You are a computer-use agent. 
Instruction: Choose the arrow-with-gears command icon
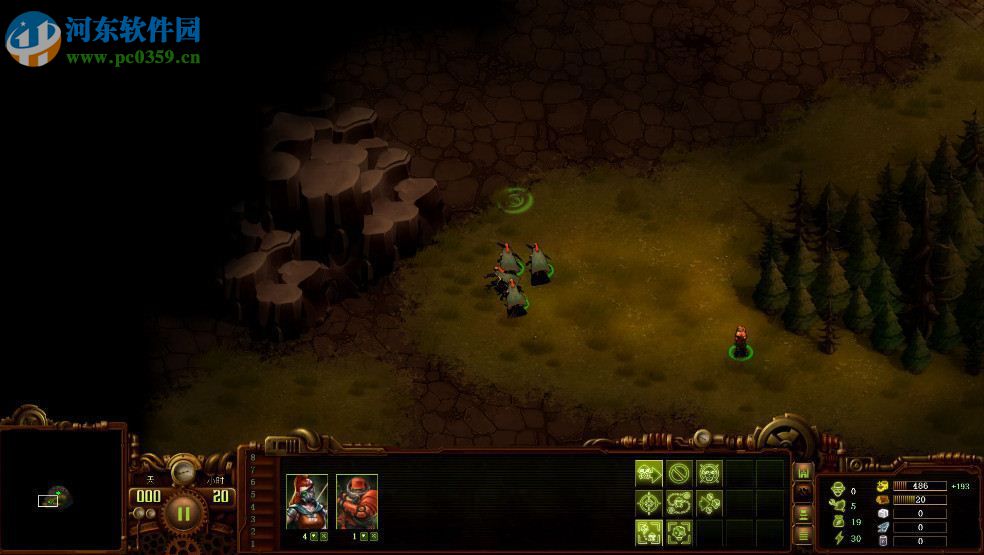[x=709, y=502]
